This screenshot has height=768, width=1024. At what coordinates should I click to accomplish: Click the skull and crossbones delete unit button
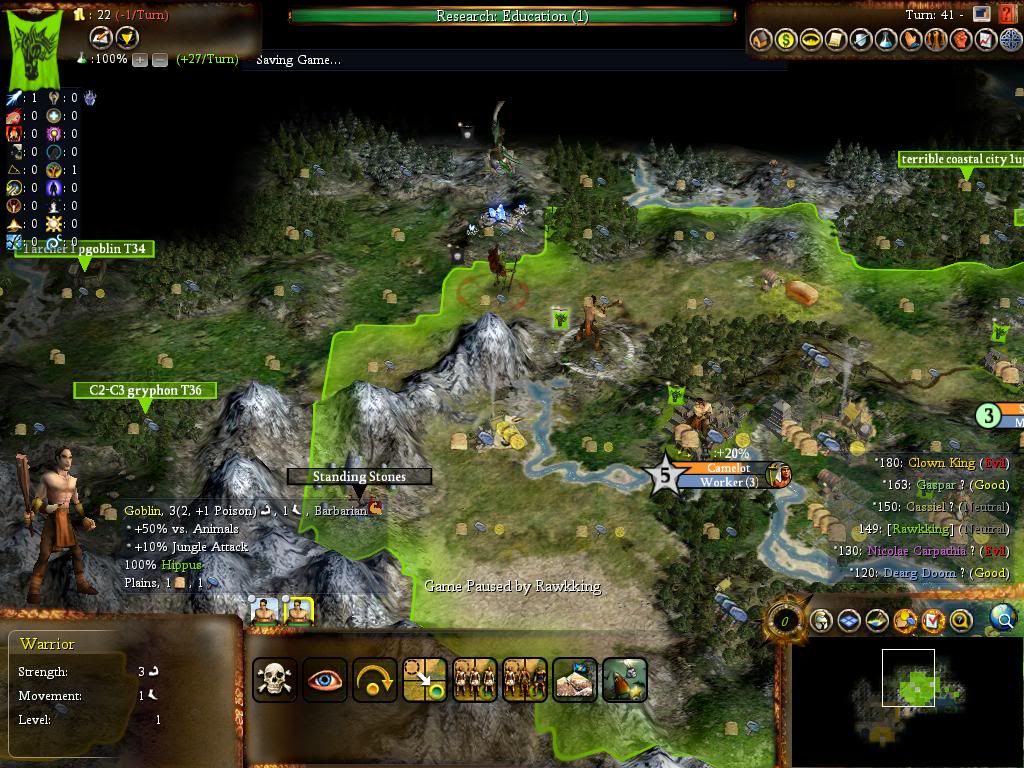click(x=274, y=680)
